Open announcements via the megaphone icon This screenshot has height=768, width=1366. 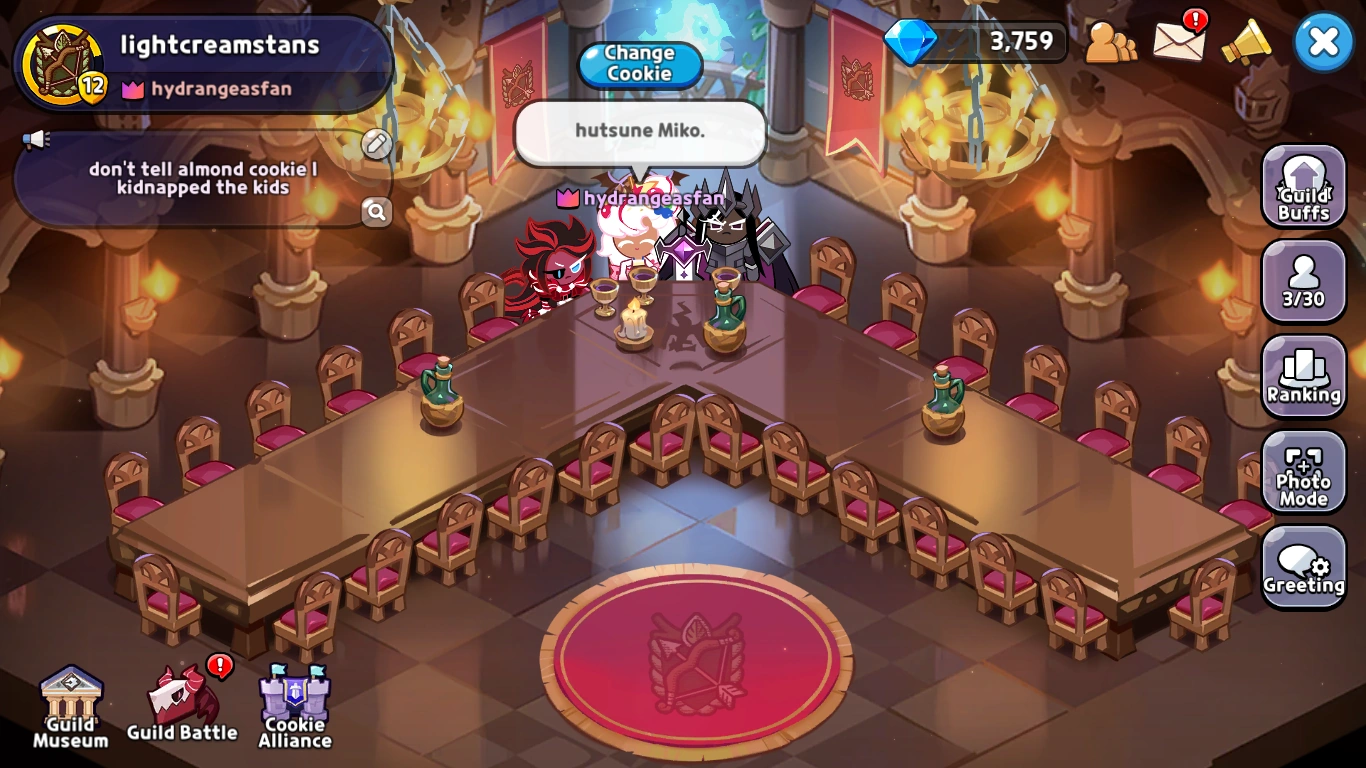click(1247, 42)
